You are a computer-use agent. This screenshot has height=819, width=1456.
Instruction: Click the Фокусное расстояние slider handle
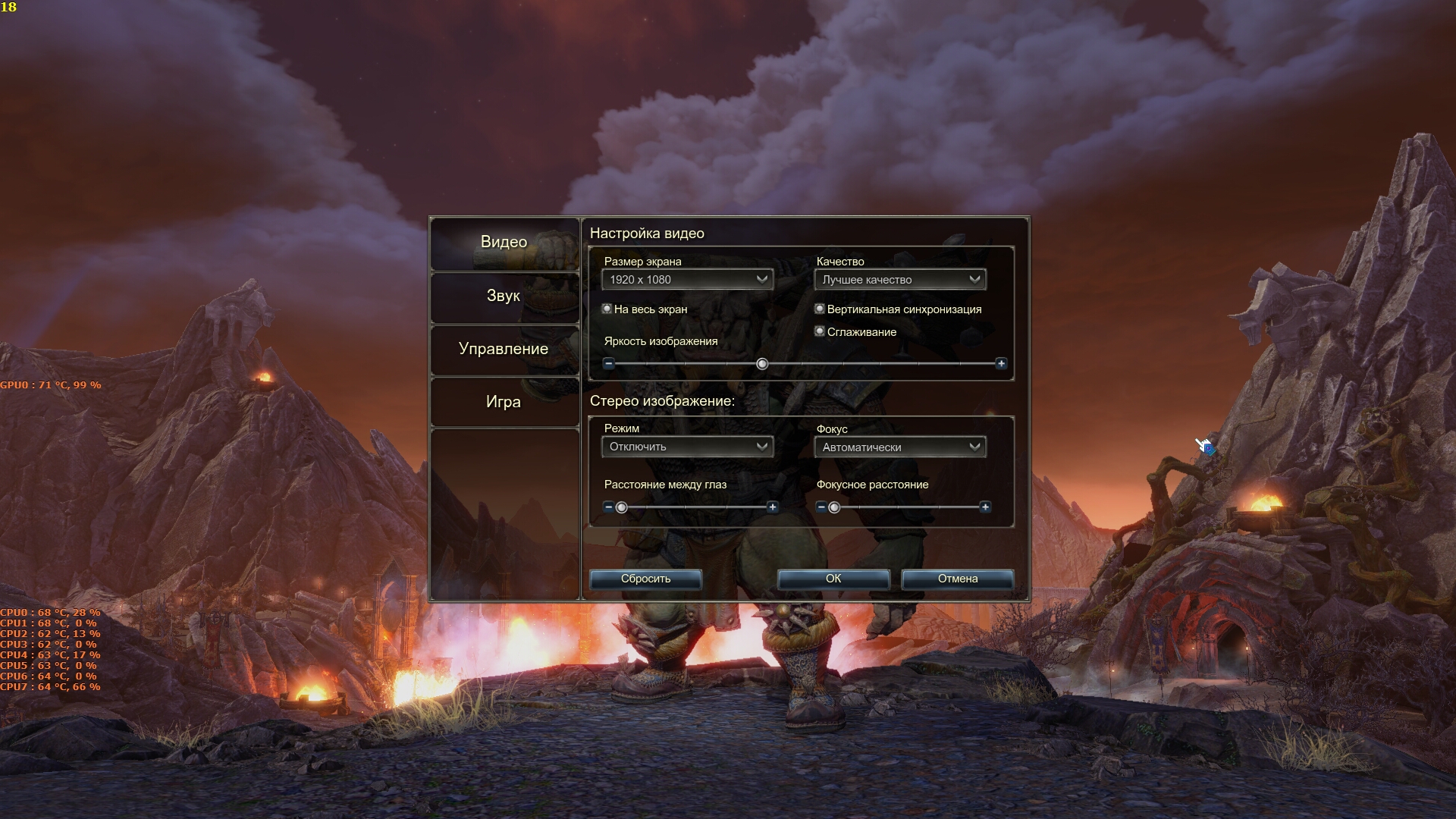click(x=834, y=507)
